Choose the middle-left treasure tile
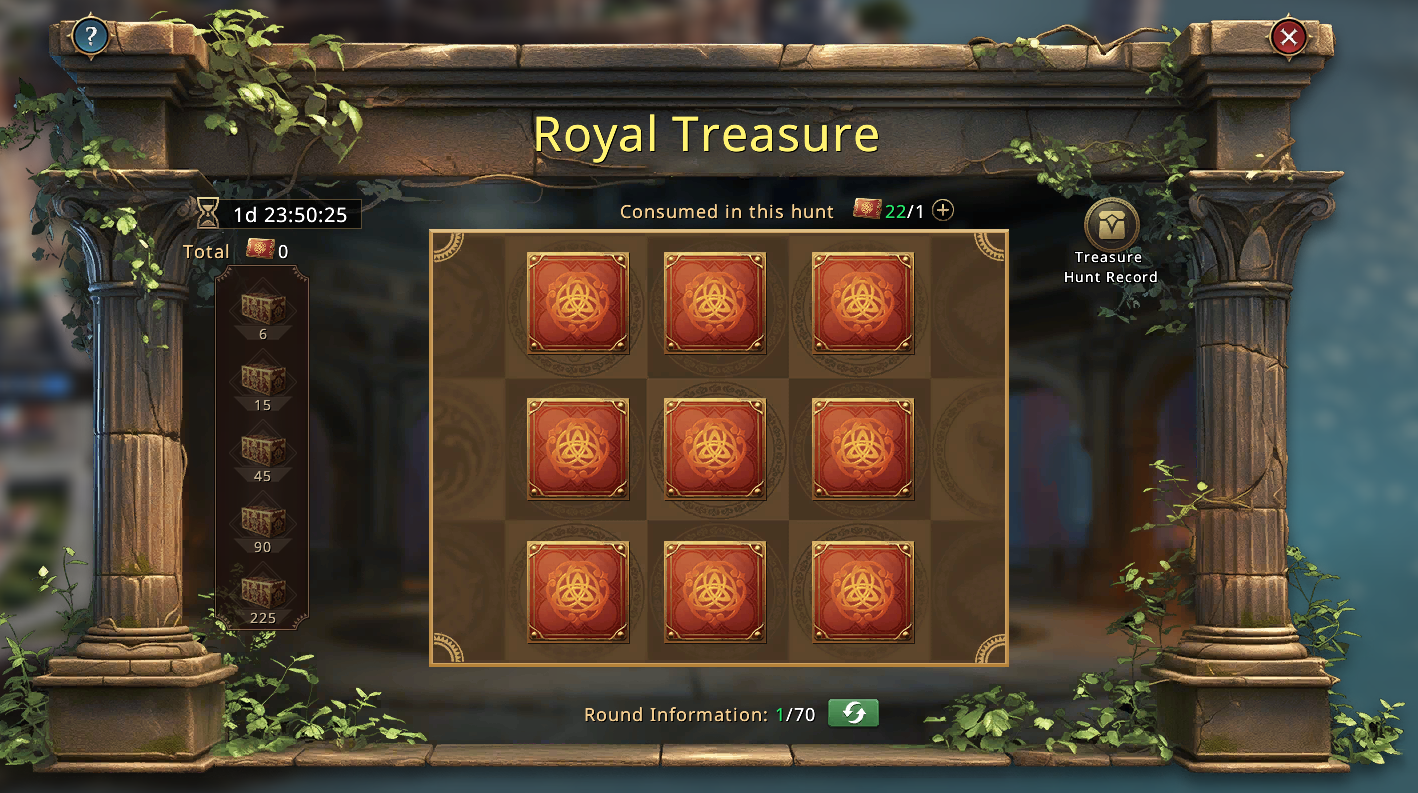The width and height of the screenshot is (1418, 793). (x=578, y=448)
